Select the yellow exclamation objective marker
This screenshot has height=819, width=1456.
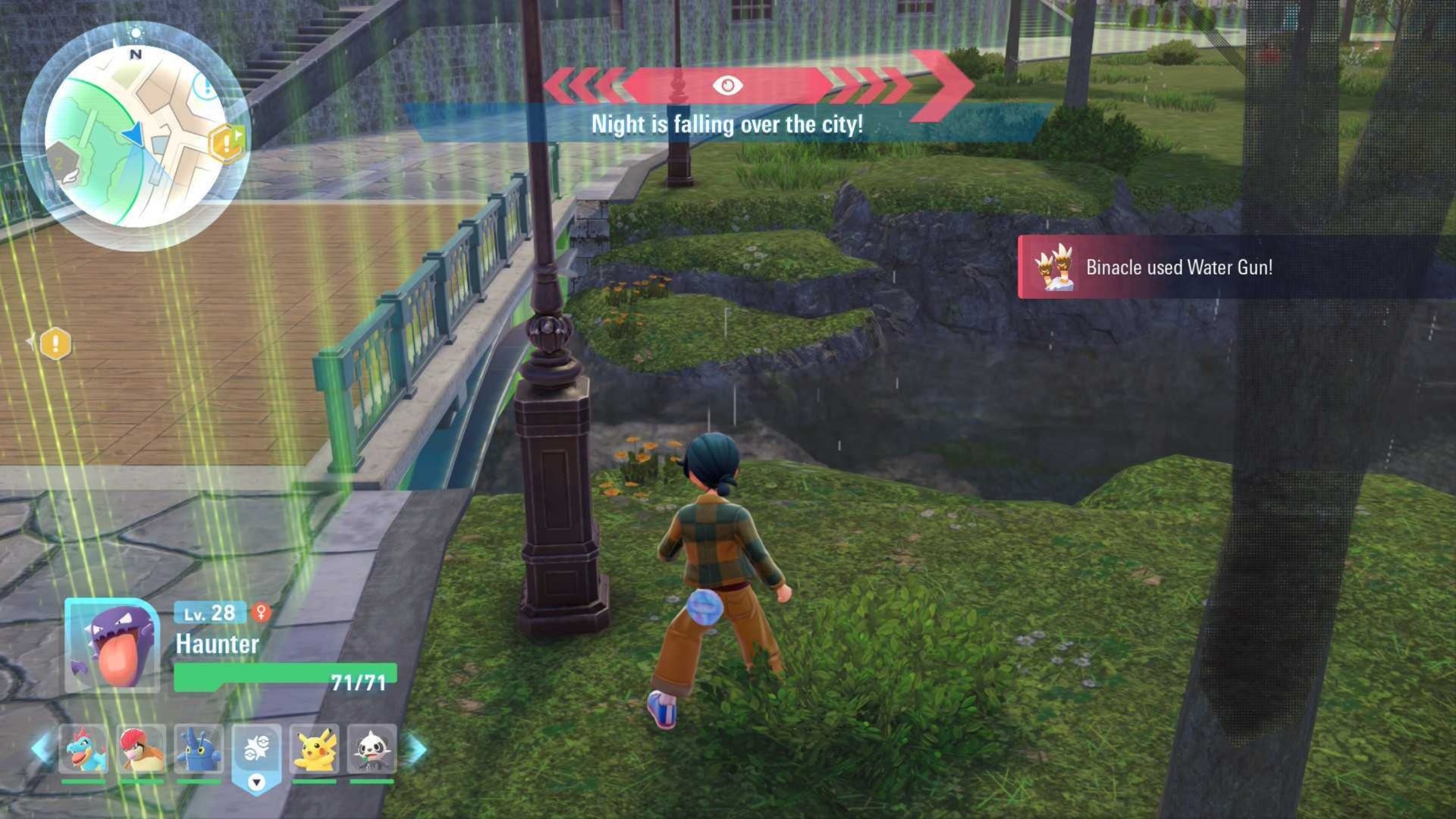coord(55,344)
